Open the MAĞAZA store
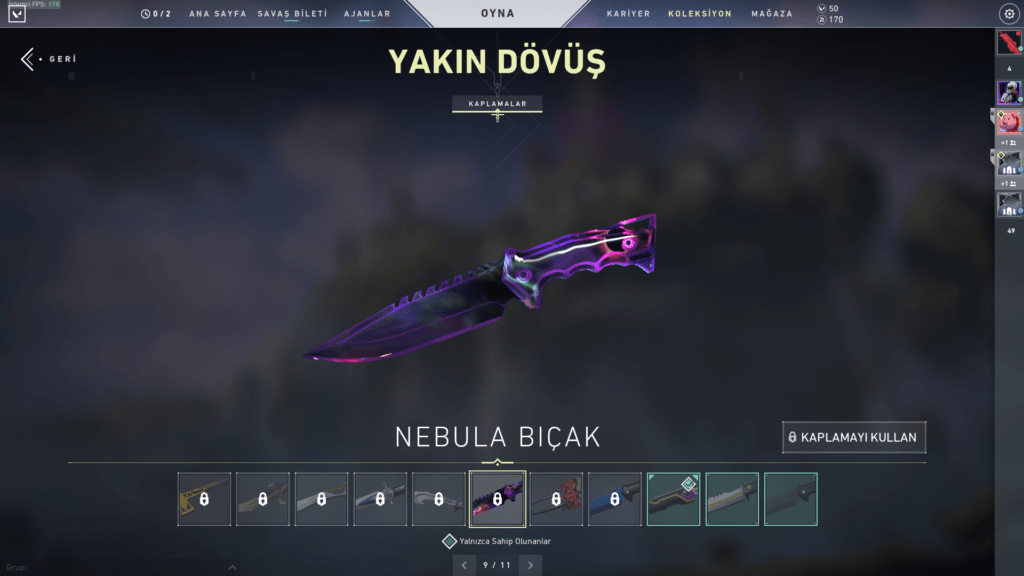 (x=772, y=14)
